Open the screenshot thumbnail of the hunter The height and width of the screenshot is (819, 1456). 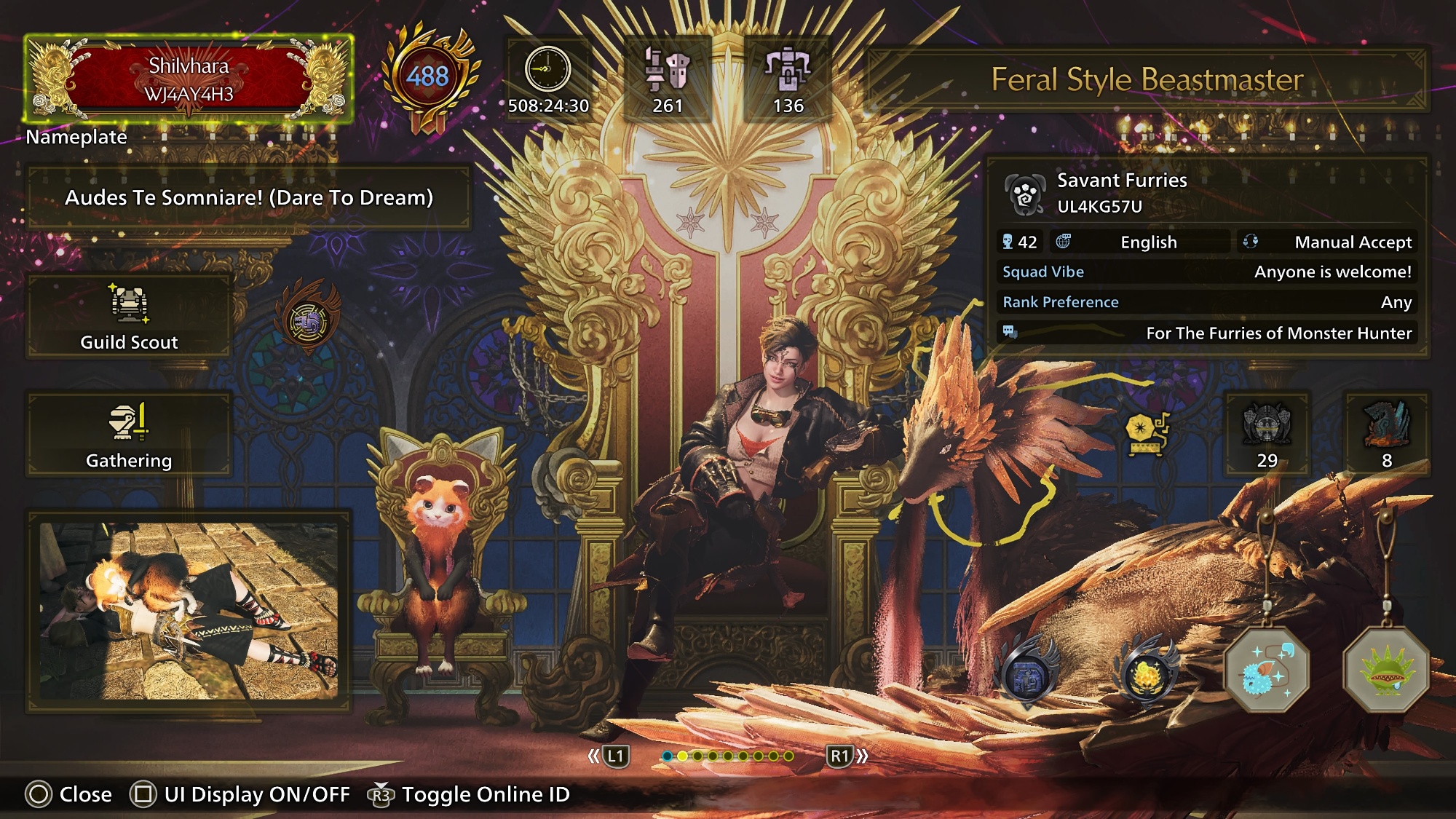click(189, 610)
